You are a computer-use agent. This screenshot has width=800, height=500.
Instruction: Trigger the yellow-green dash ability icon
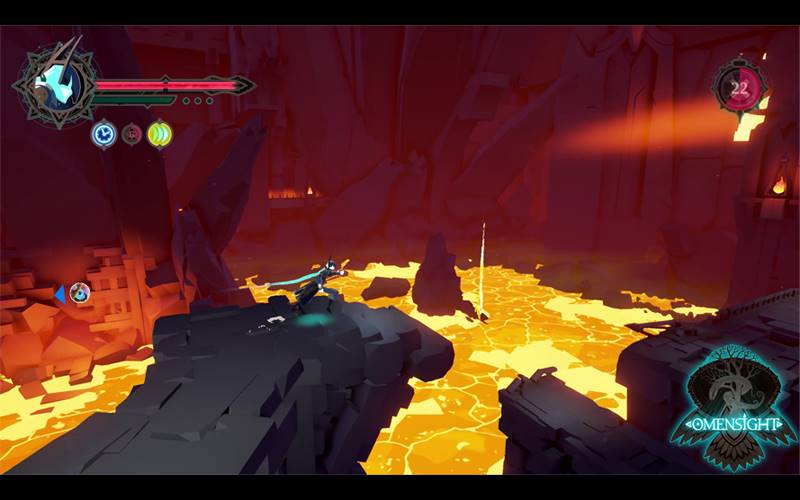(x=160, y=133)
